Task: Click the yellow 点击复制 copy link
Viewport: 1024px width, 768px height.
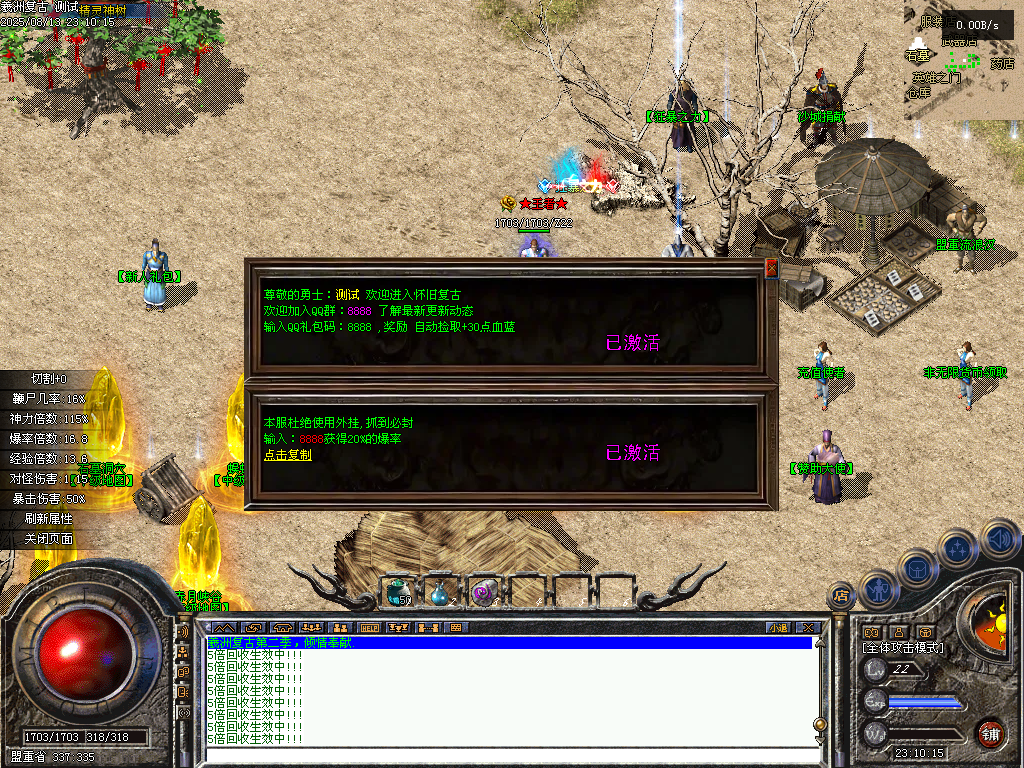Action: pos(287,454)
